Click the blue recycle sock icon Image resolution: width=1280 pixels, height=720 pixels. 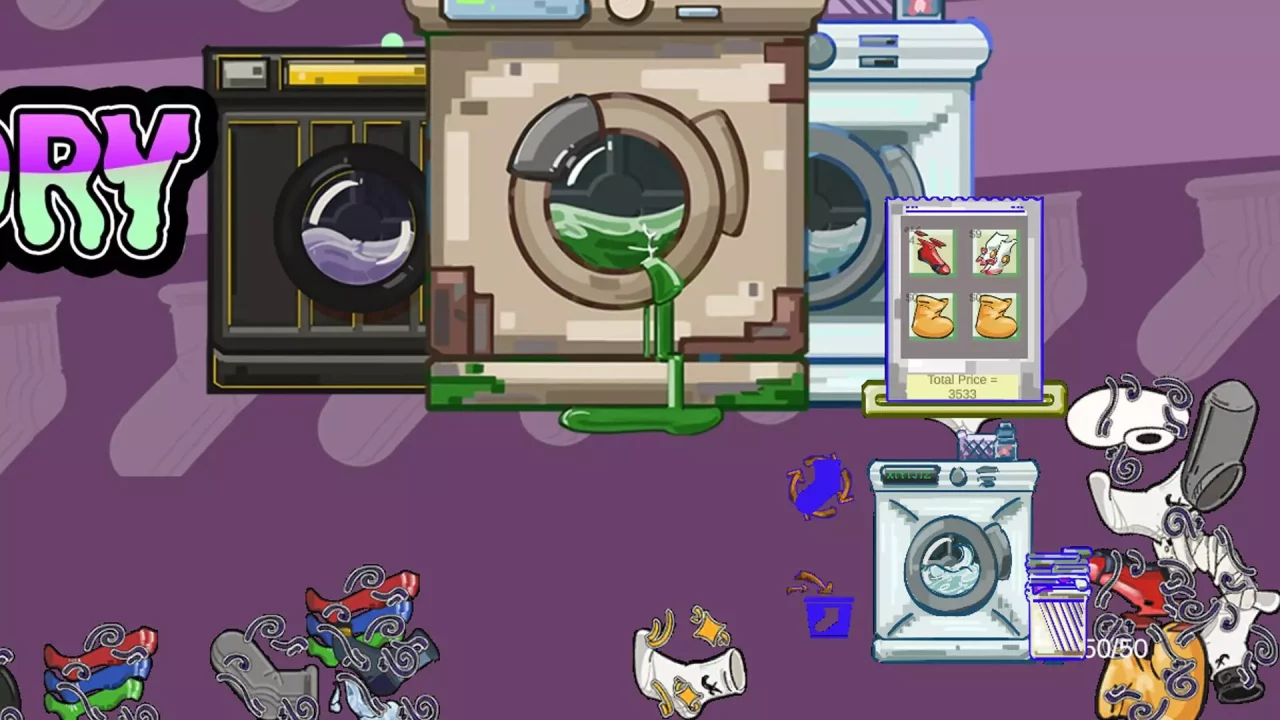click(x=820, y=487)
